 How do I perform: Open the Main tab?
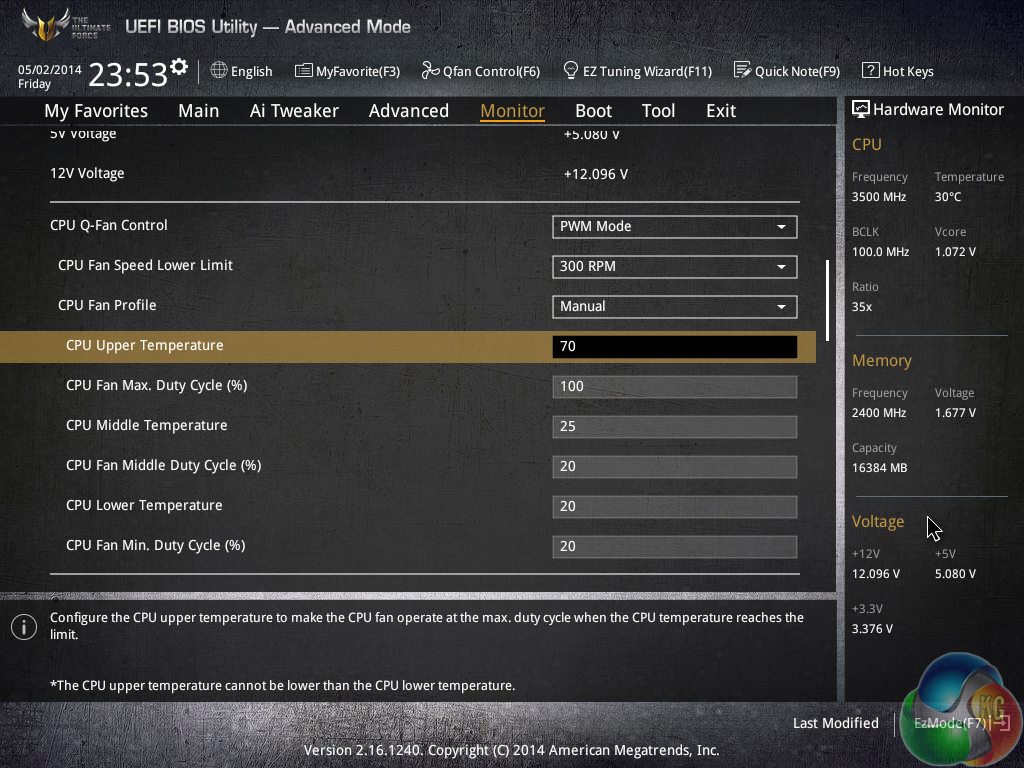tap(198, 111)
